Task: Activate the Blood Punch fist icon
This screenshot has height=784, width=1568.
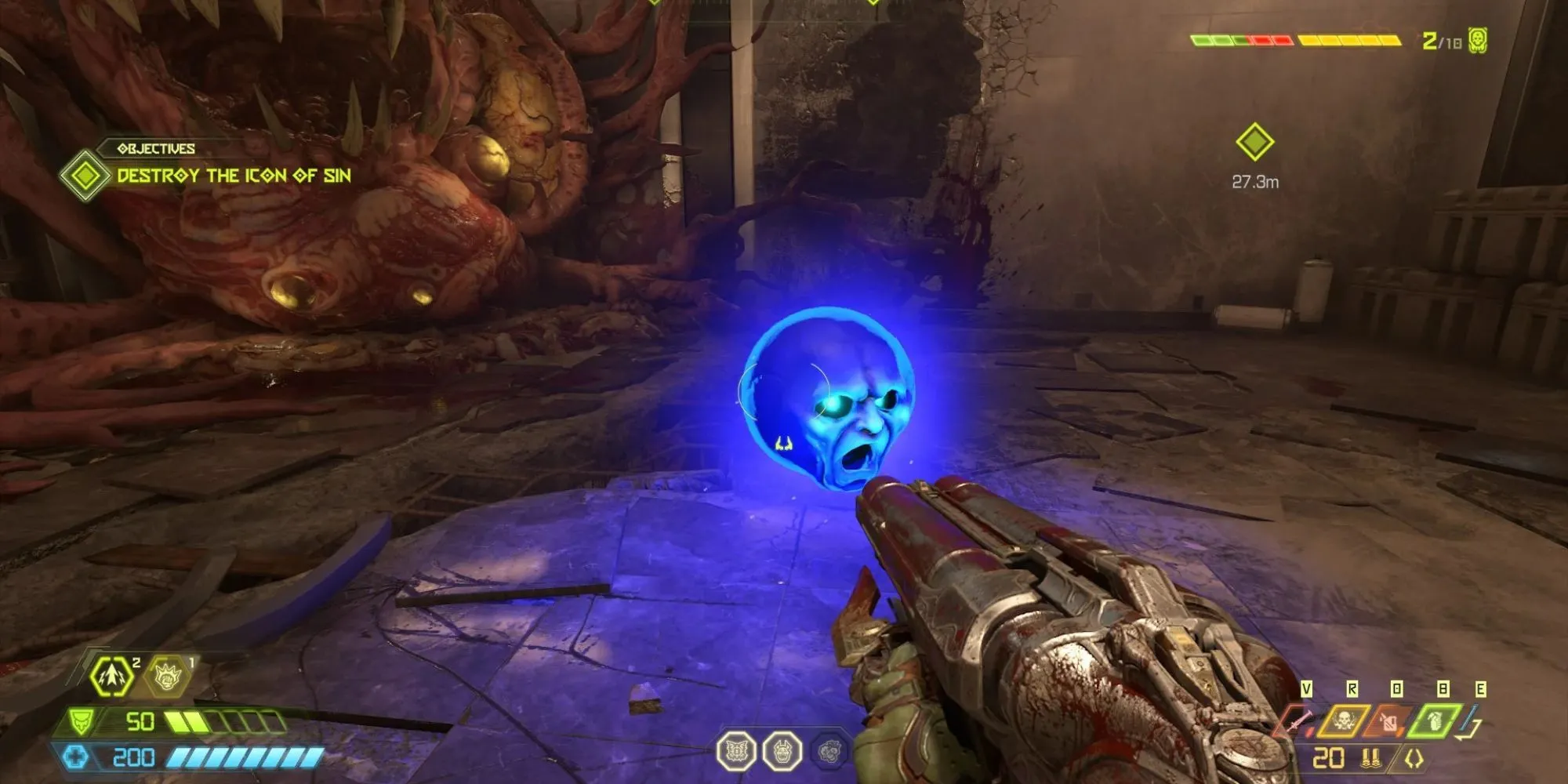Action: tap(167, 677)
